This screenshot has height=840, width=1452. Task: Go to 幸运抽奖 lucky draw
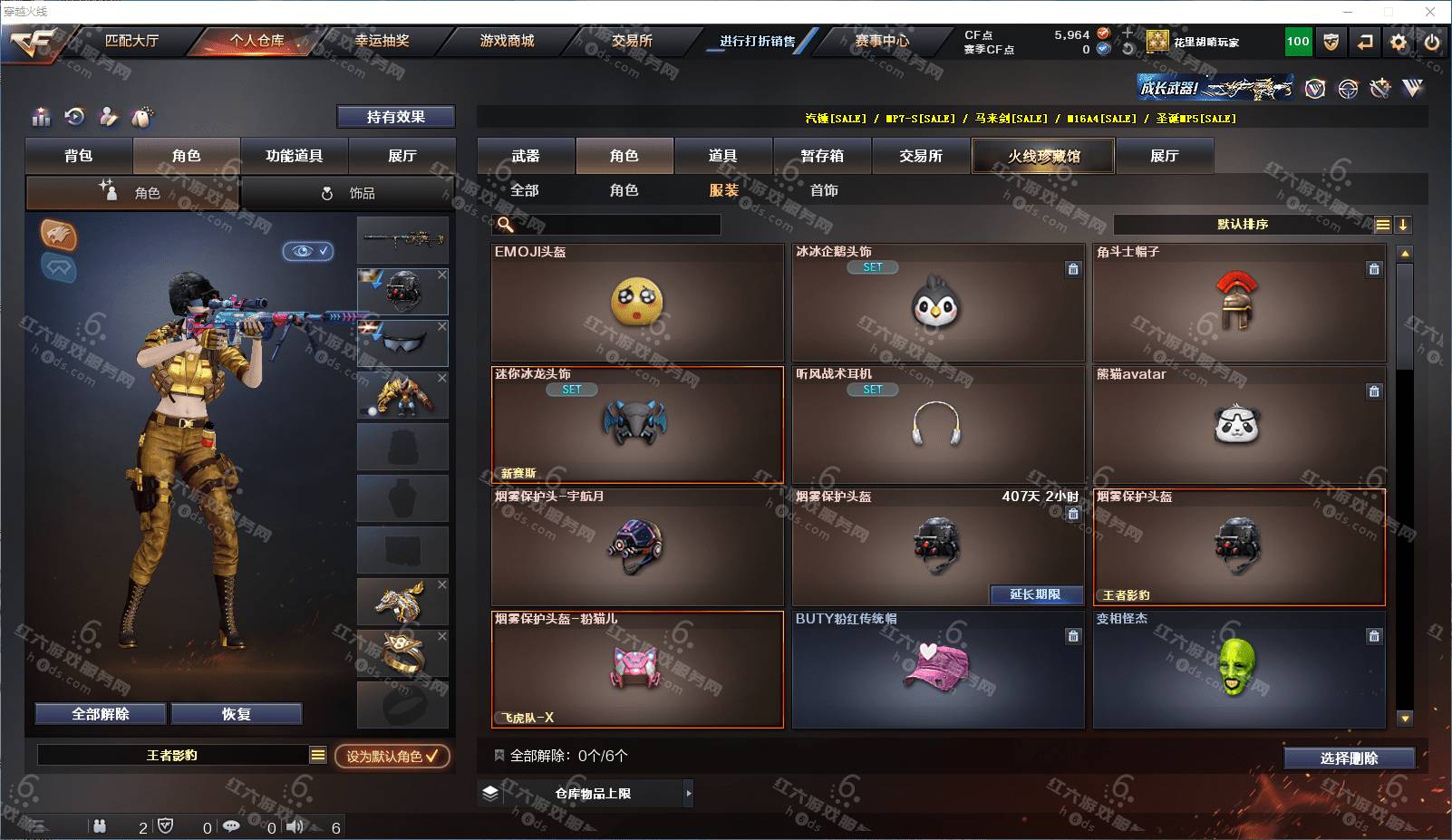[x=382, y=41]
